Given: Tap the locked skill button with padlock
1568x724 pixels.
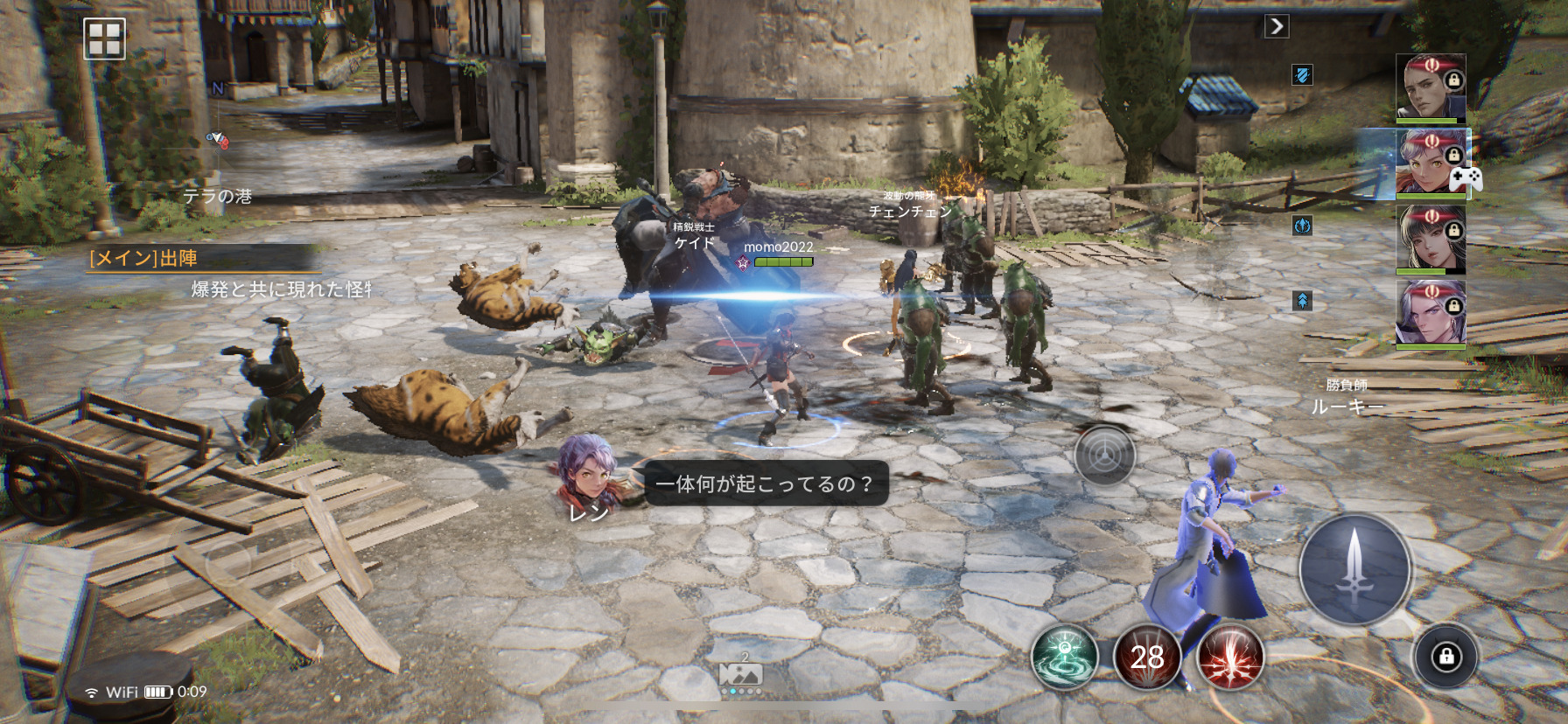Looking at the screenshot, I should 1445,657.
